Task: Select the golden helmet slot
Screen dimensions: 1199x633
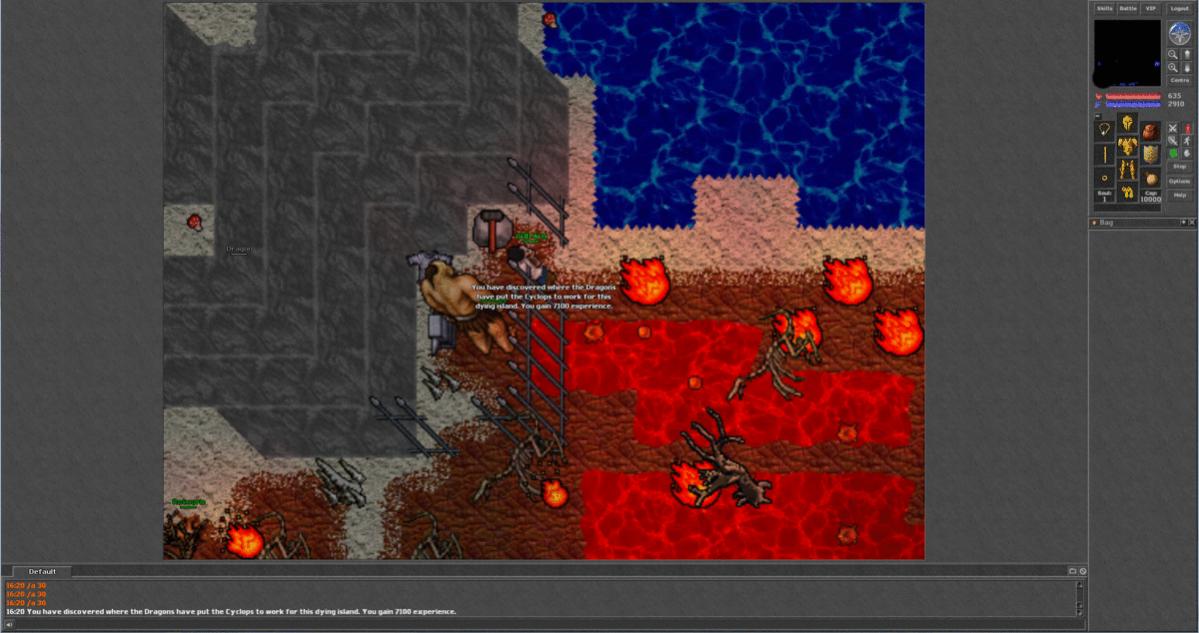Action: [x=1127, y=122]
